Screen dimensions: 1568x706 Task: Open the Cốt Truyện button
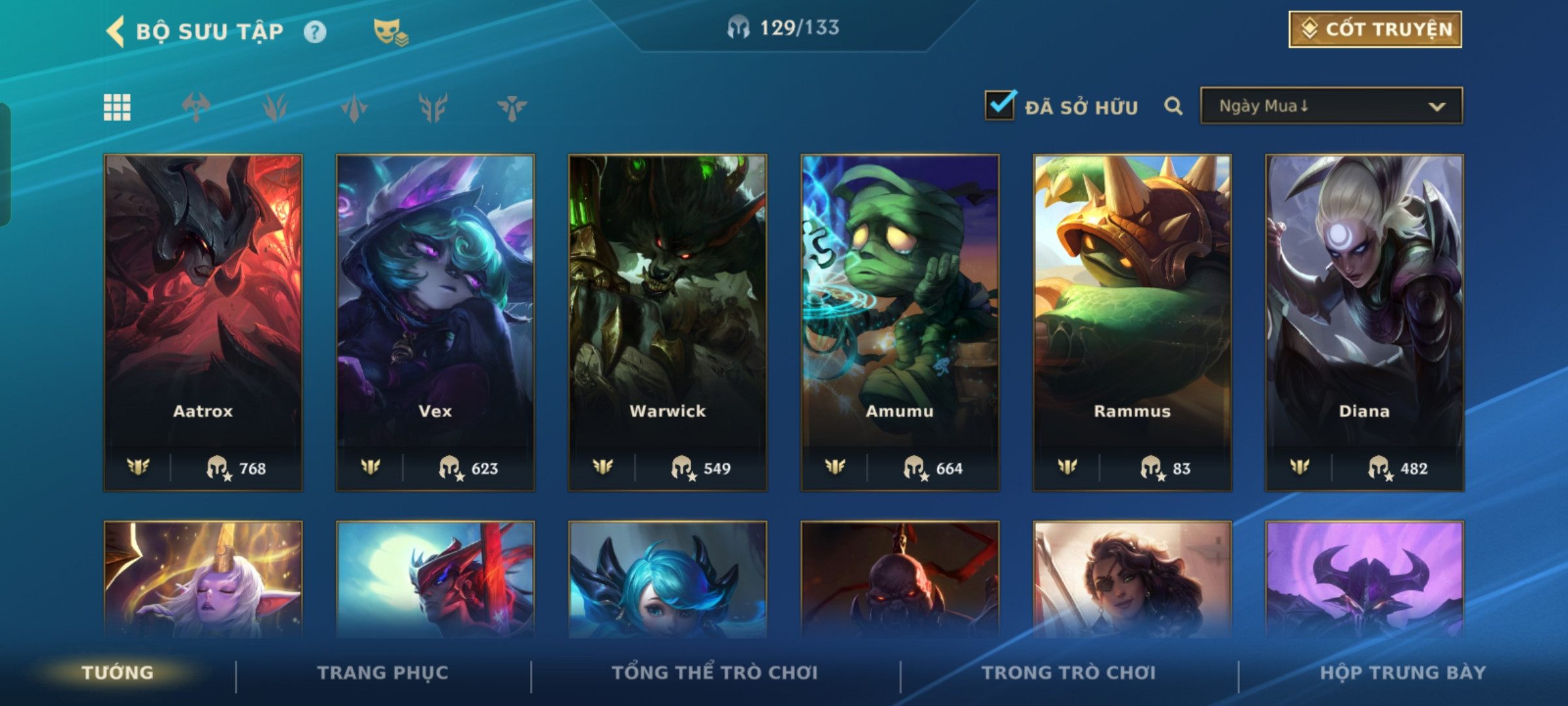point(1375,29)
